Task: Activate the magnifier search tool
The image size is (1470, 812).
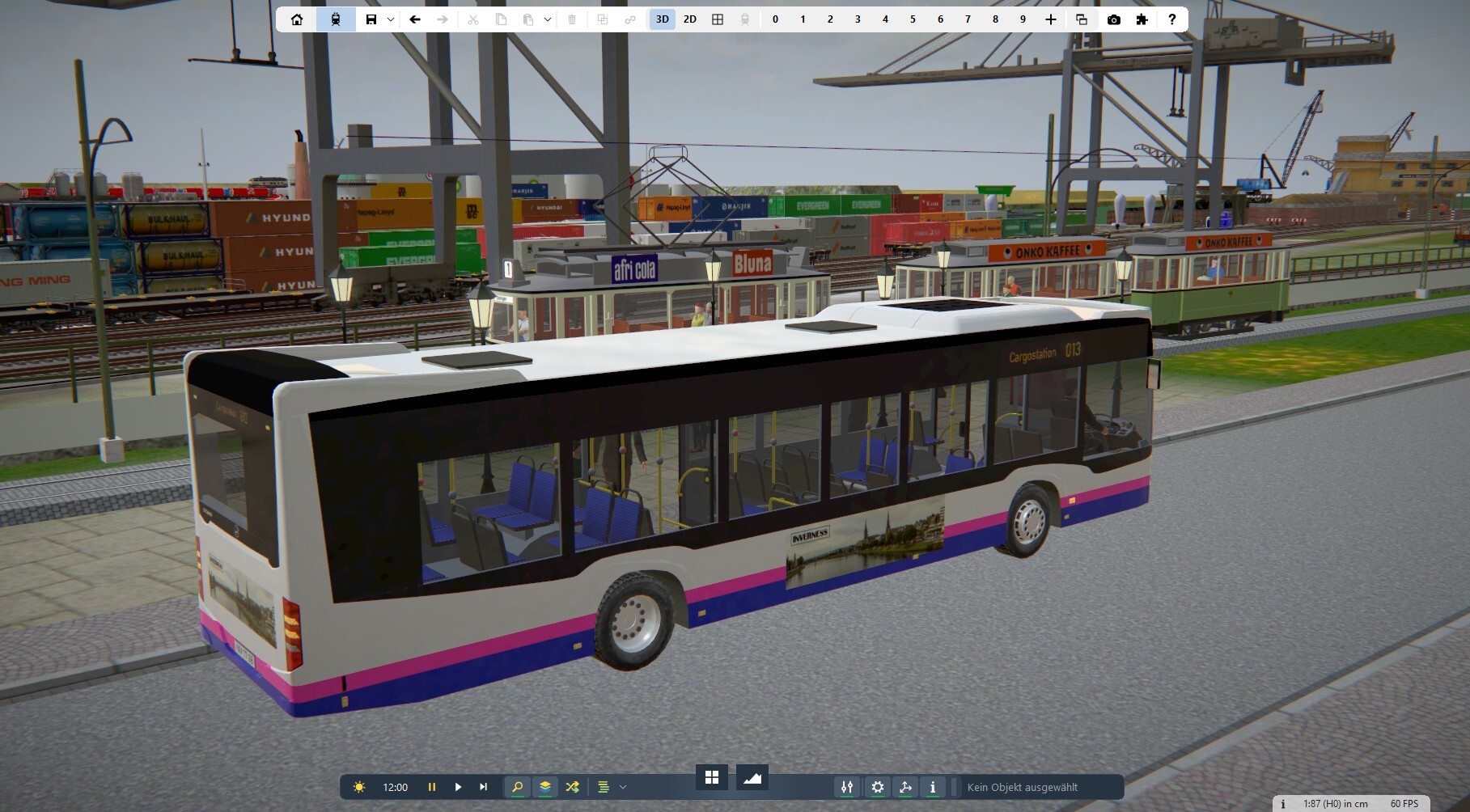Action: [x=518, y=787]
